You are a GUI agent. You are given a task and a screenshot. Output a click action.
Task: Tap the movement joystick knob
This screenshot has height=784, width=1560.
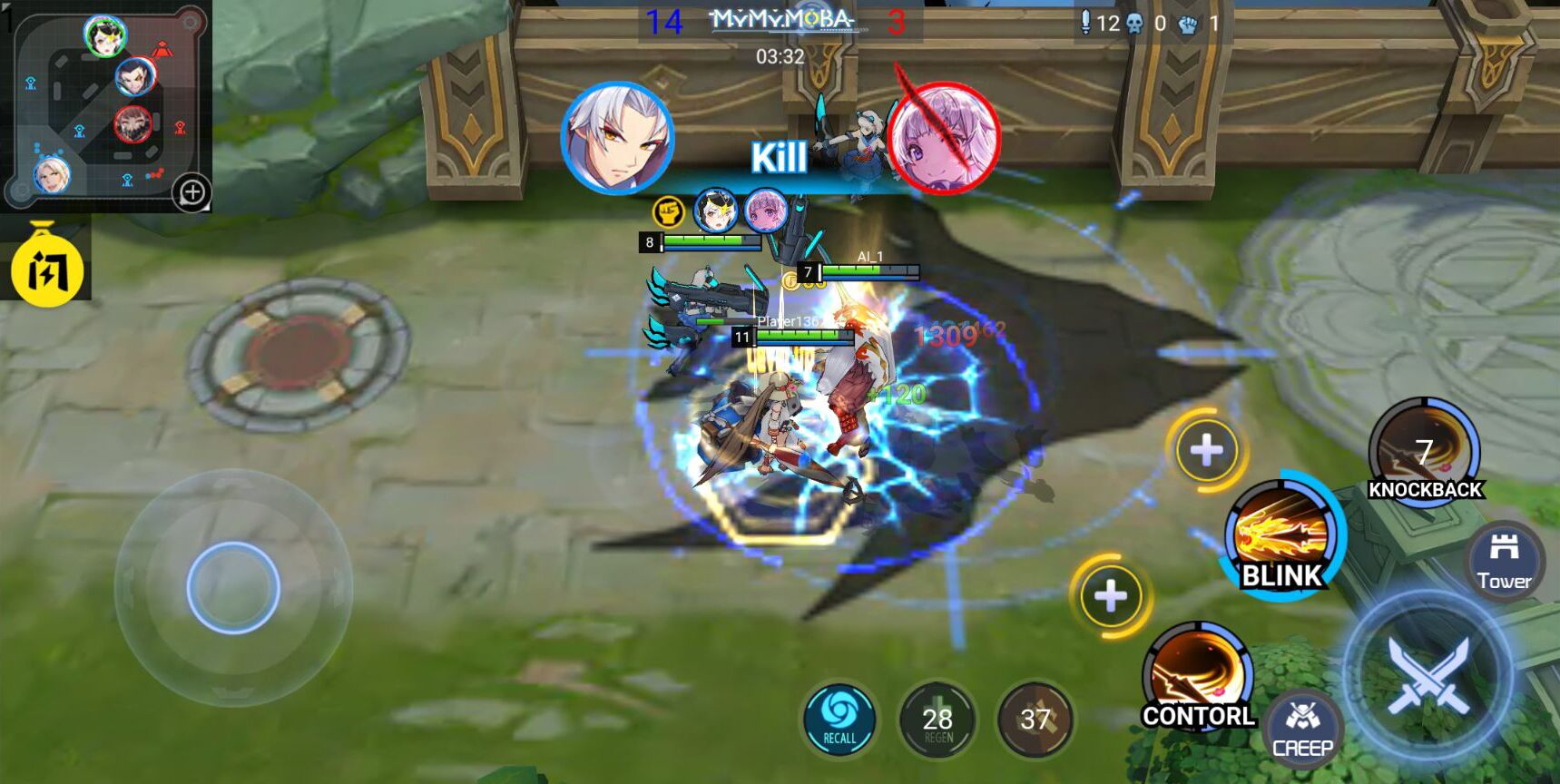click(x=233, y=587)
